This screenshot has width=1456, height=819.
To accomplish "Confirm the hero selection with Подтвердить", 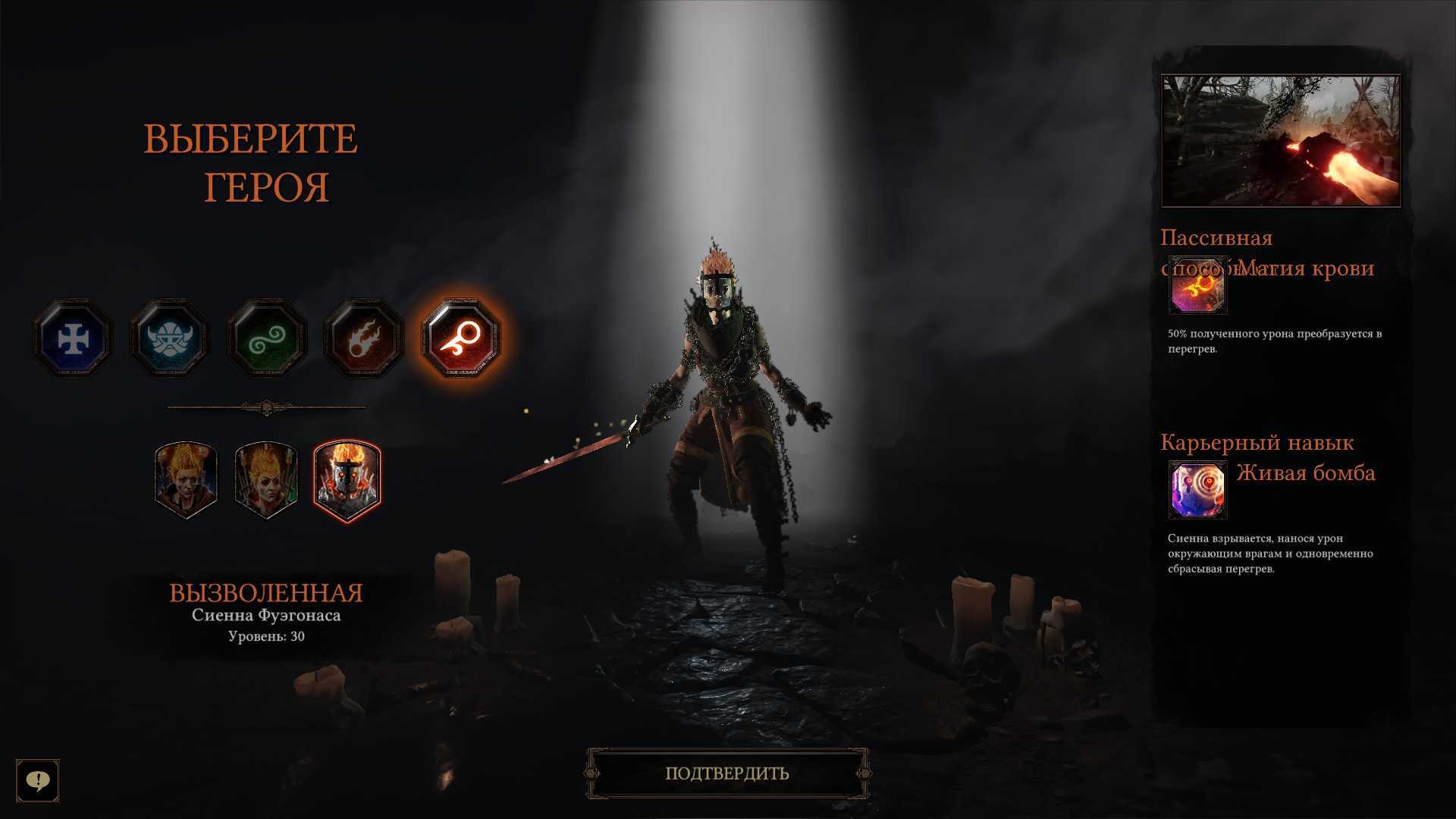I will (727, 773).
